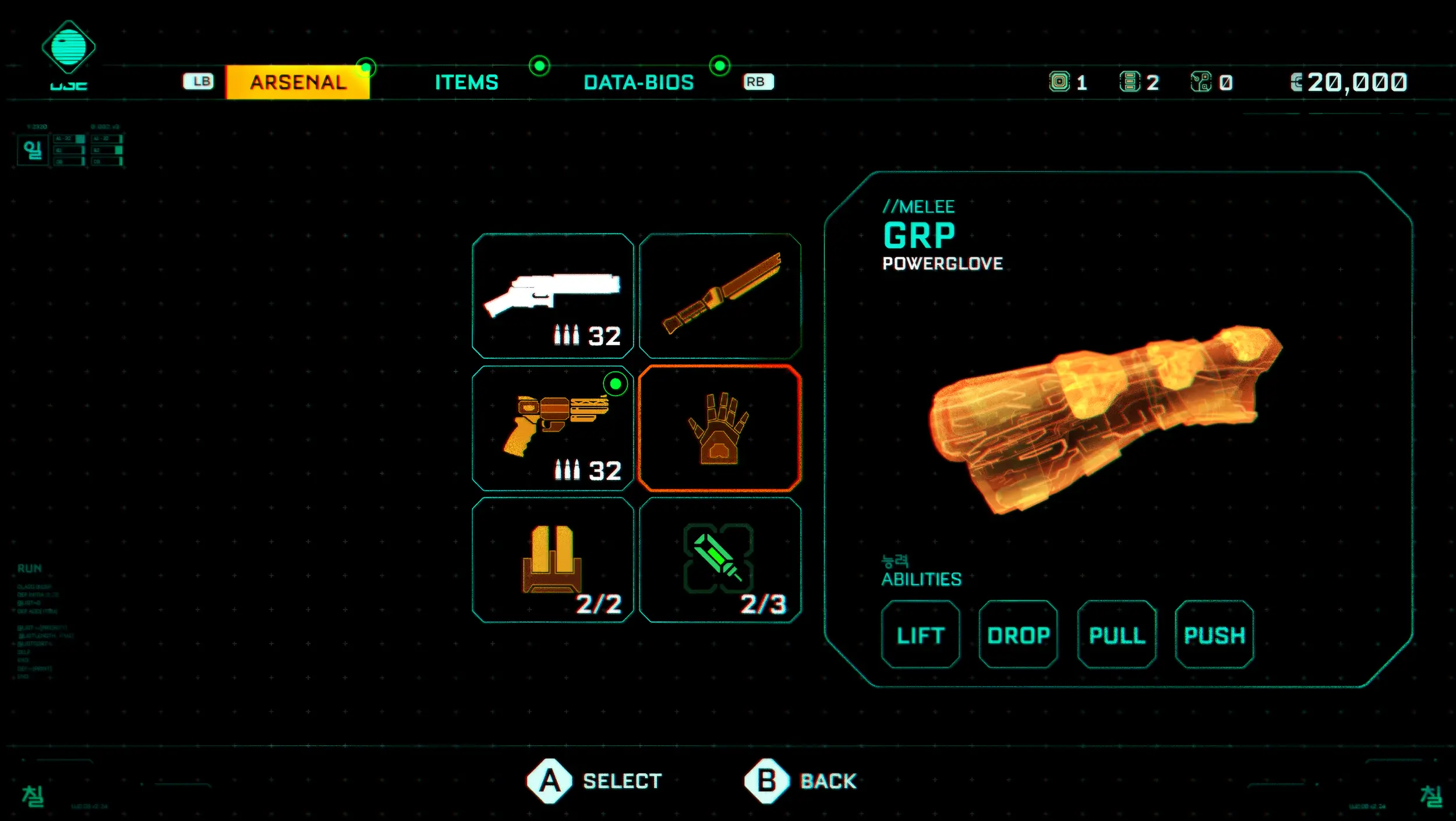Viewport: 1456px width, 821px height.
Task: Select the white shotgun weapon slot
Action: [553, 296]
